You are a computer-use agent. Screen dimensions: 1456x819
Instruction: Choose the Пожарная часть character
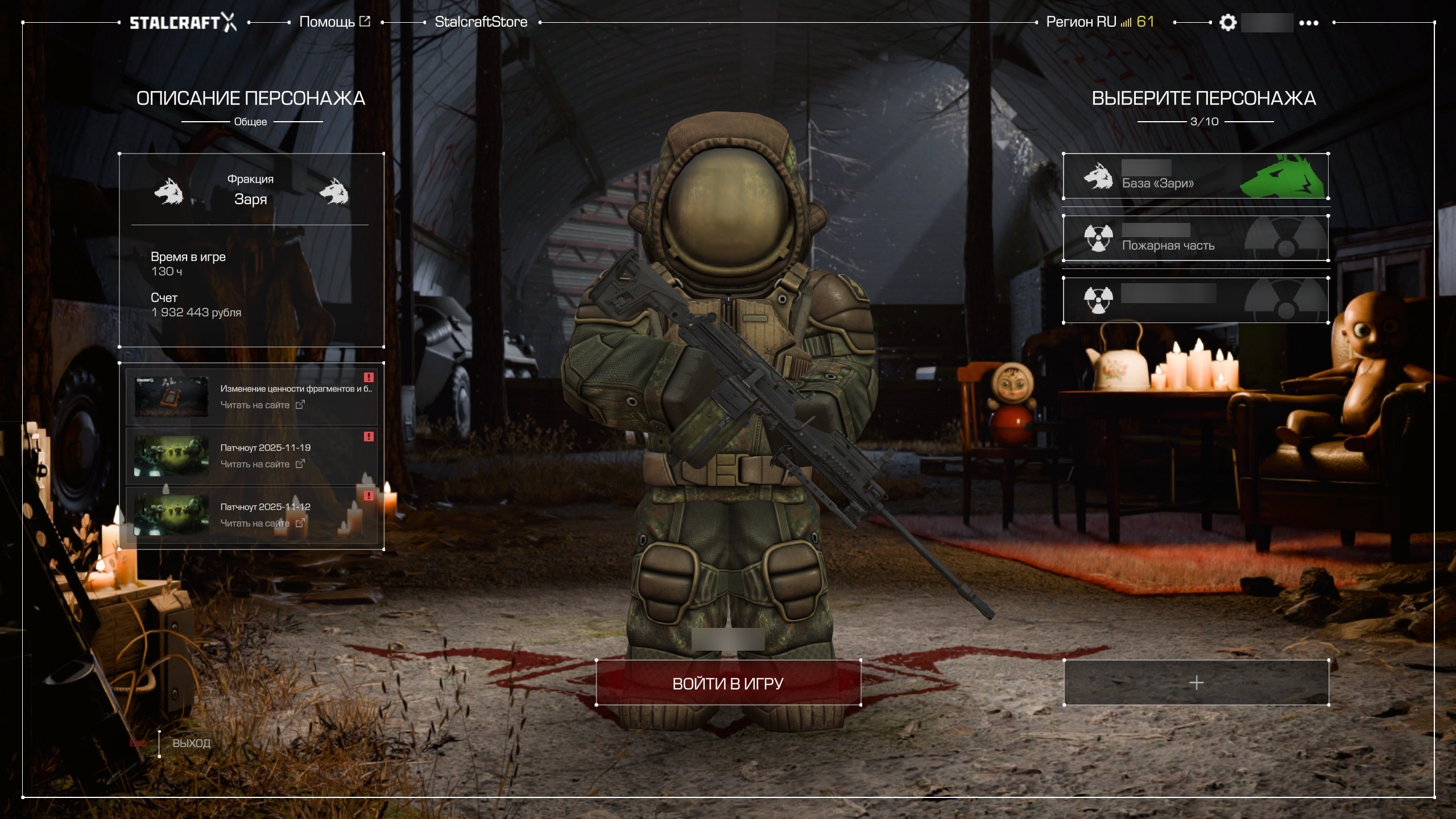pos(1196,238)
